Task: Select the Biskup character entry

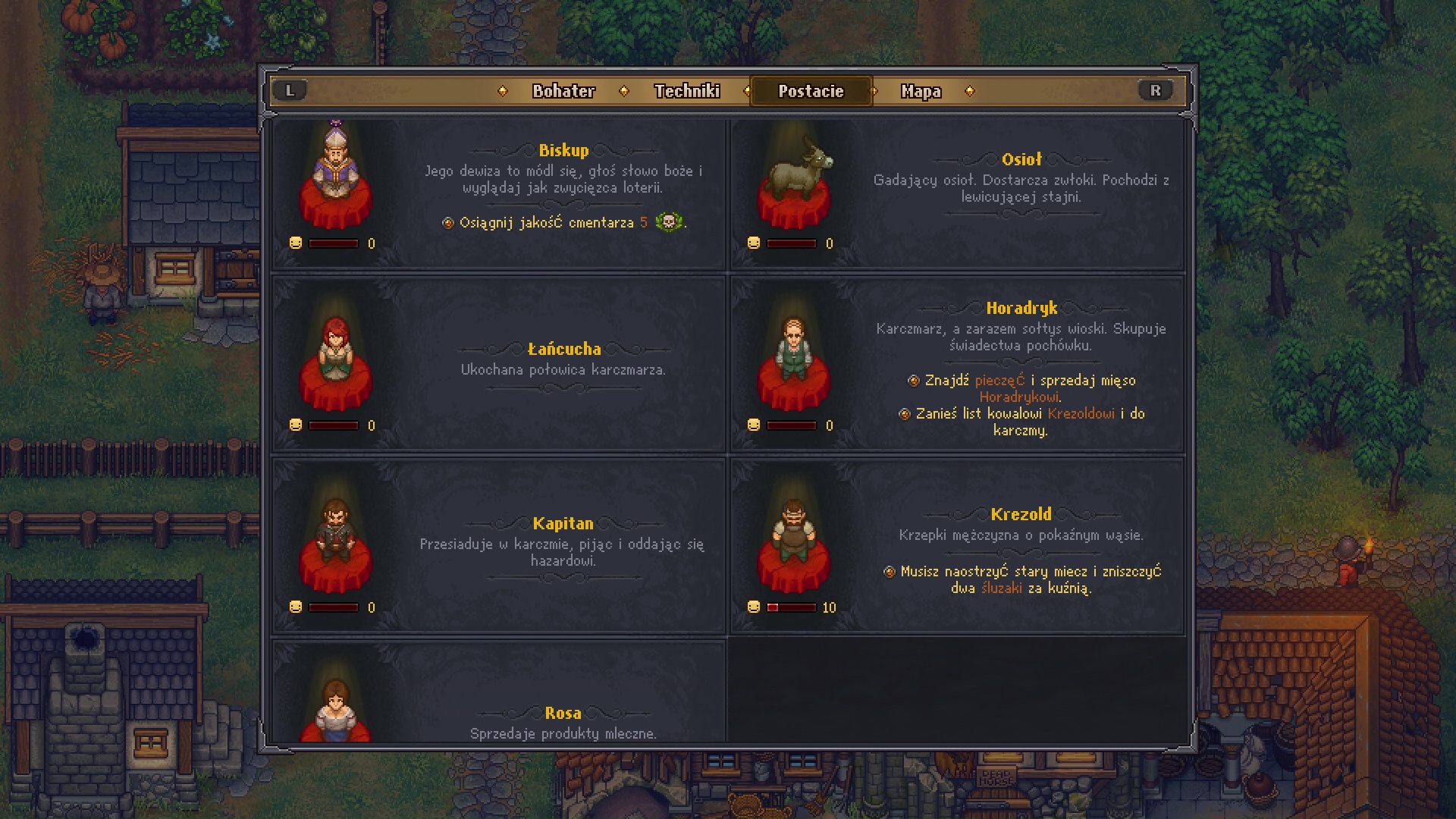Action: click(499, 193)
